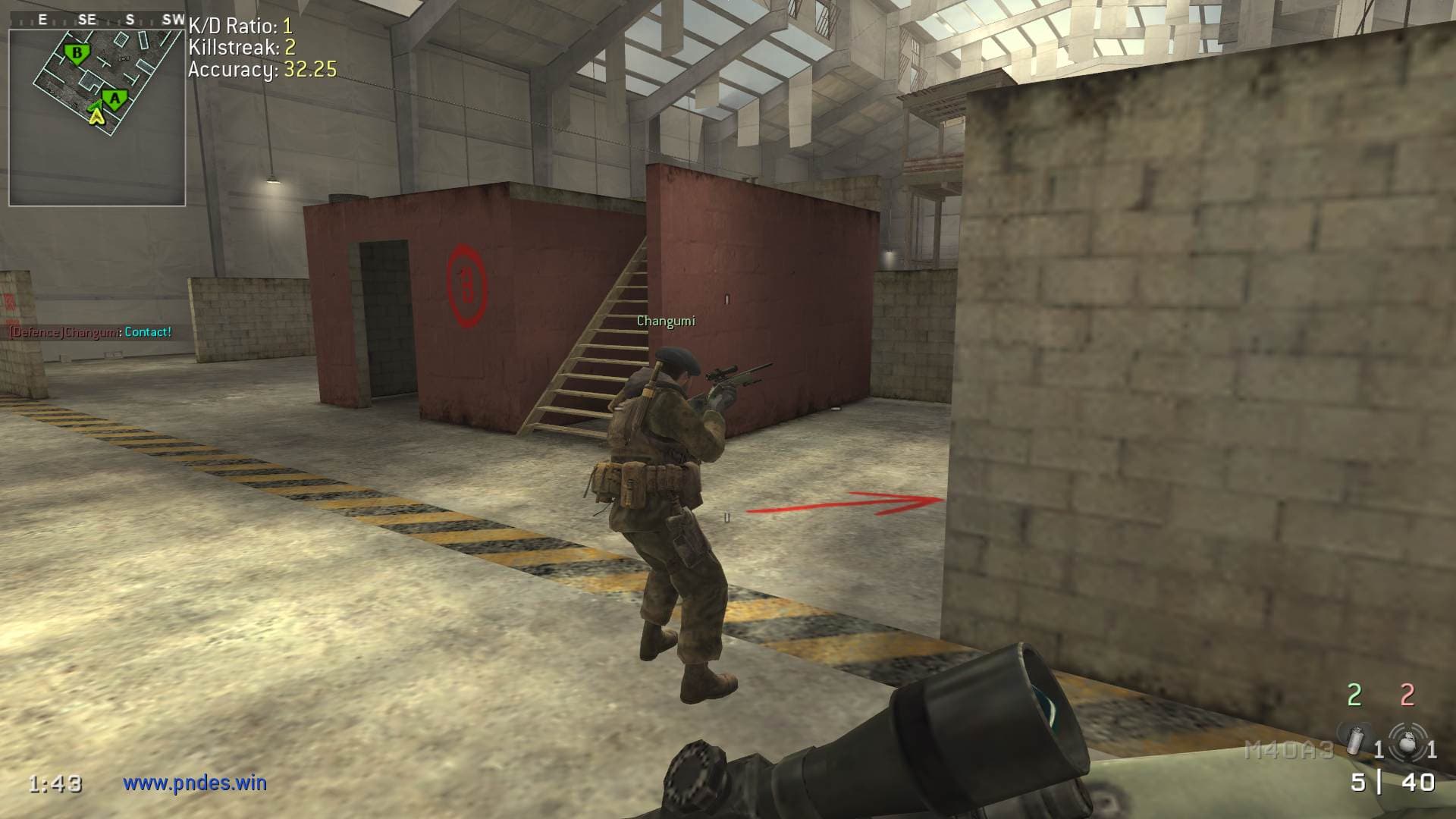
Task: Click the green B objective marker on minimap
Action: [x=76, y=53]
